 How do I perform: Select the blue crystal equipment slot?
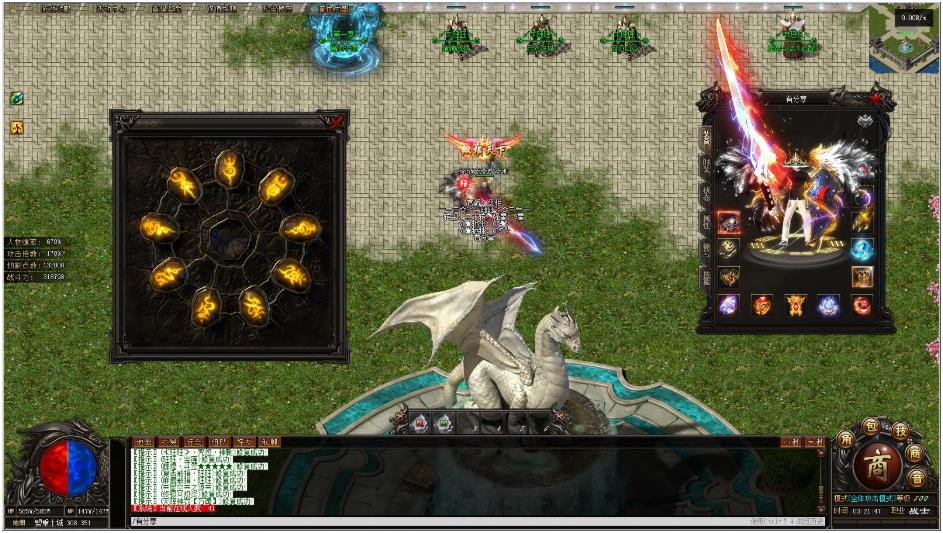click(861, 249)
